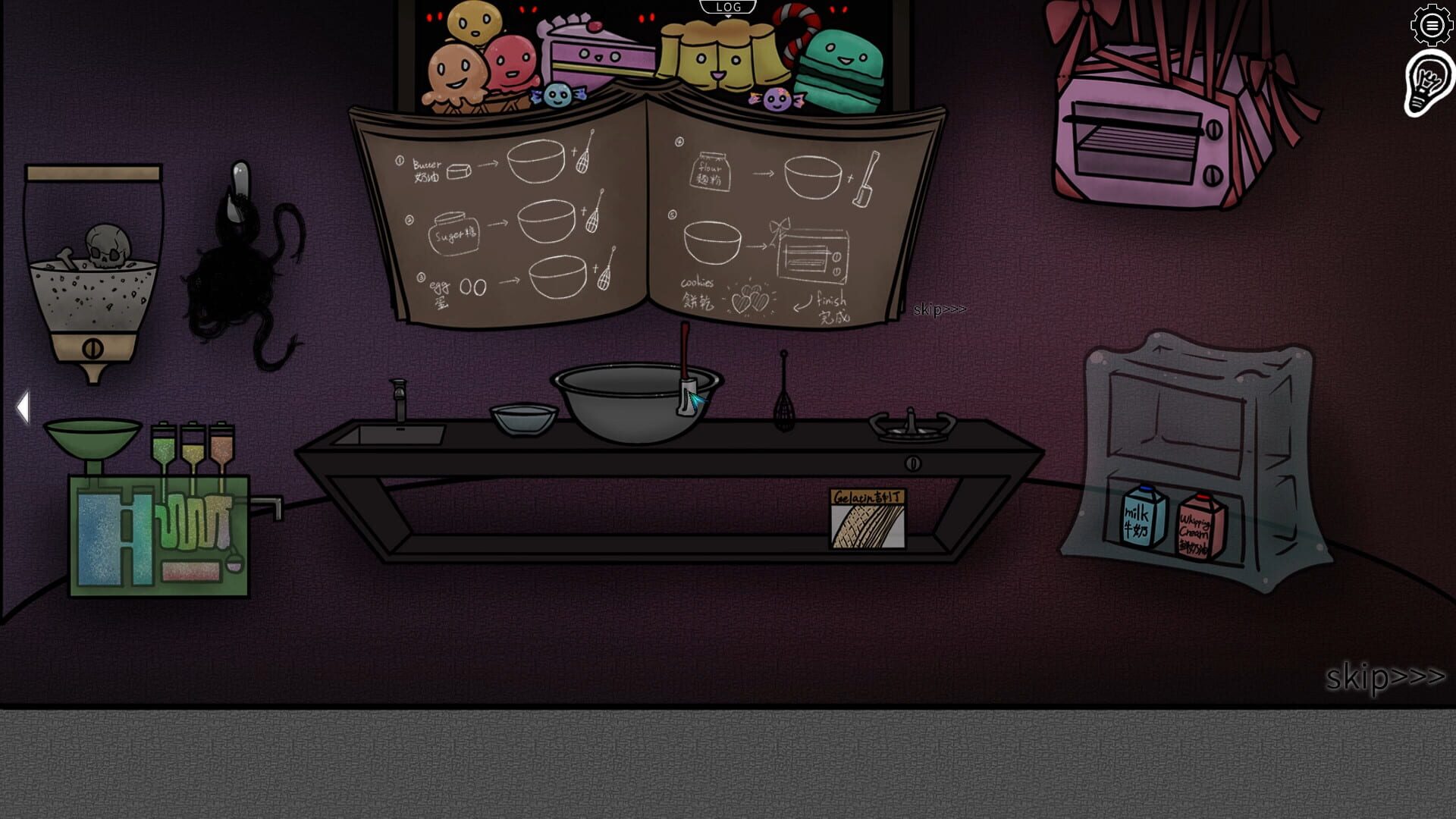The image size is (1456, 819).
Task: Twist the round knob on the counter front
Action: point(913,462)
